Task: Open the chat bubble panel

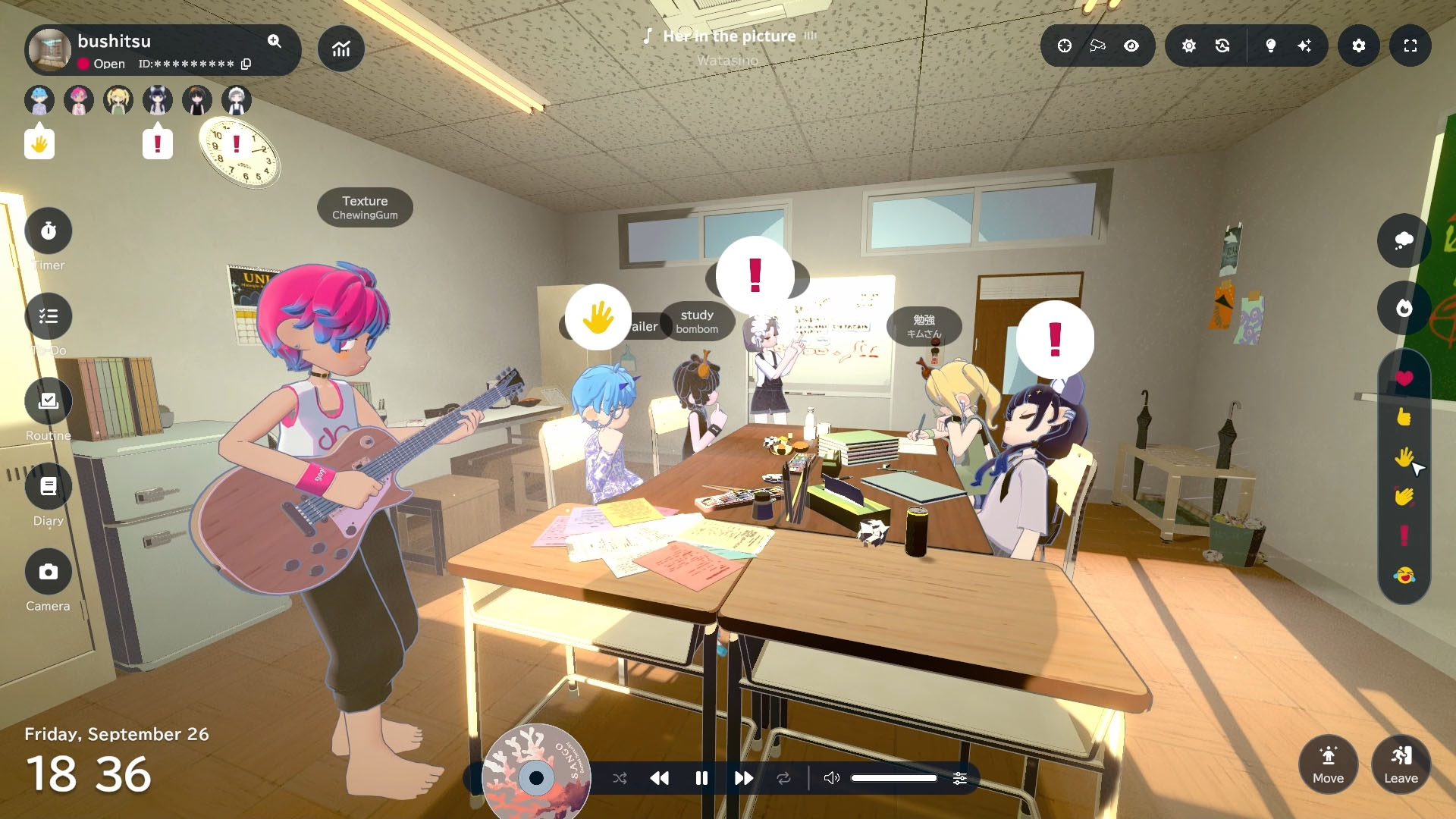Action: [1404, 240]
